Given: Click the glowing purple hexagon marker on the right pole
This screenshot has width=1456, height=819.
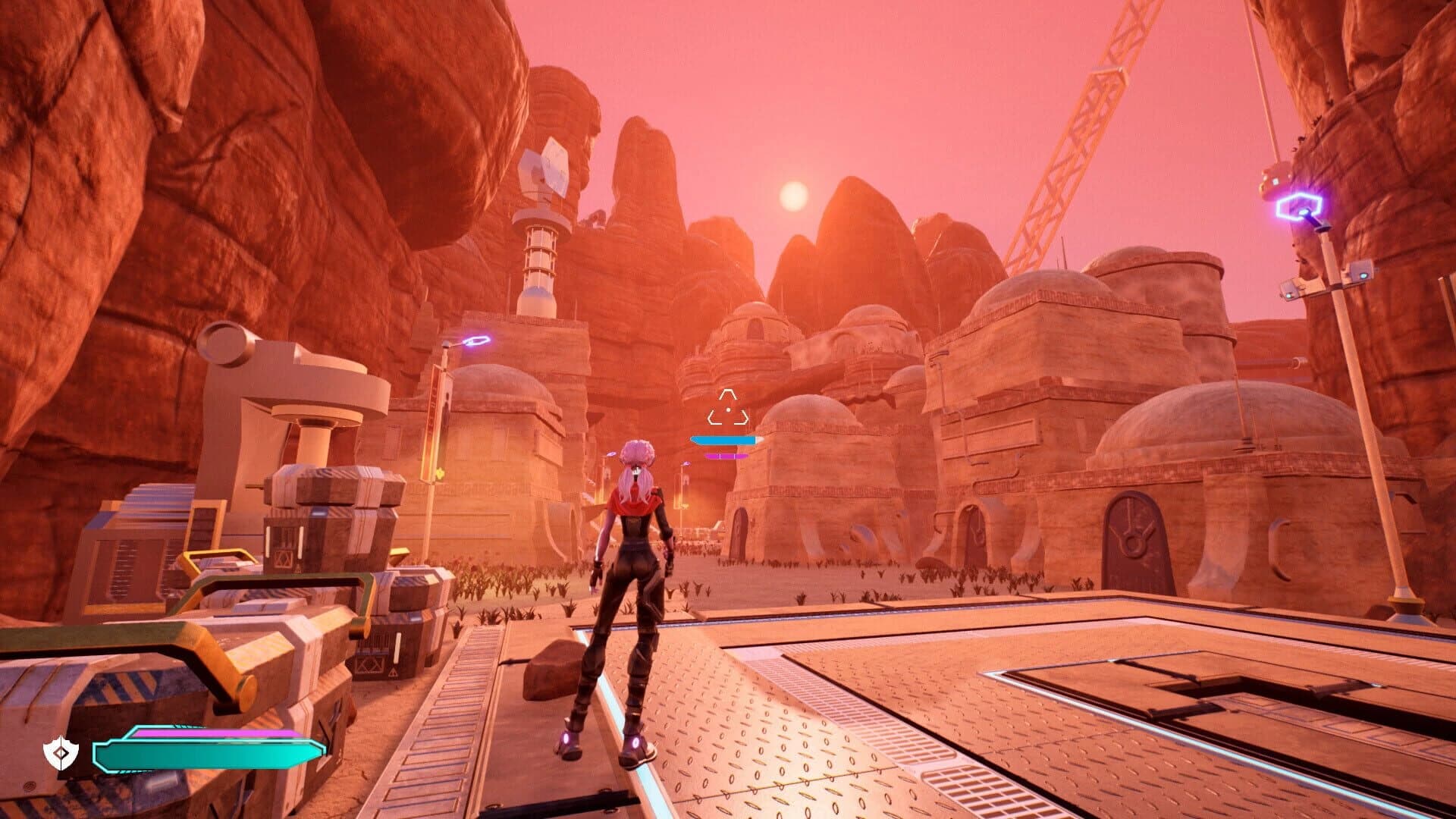Looking at the screenshot, I should (x=1299, y=206).
